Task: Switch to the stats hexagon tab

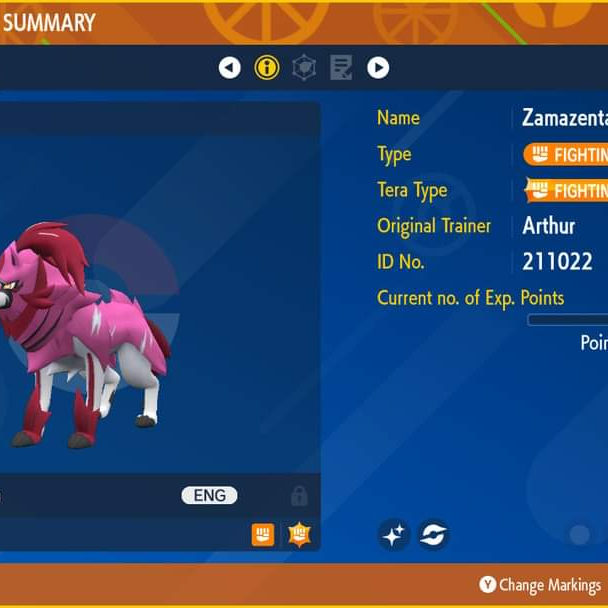Action: [304, 68]
